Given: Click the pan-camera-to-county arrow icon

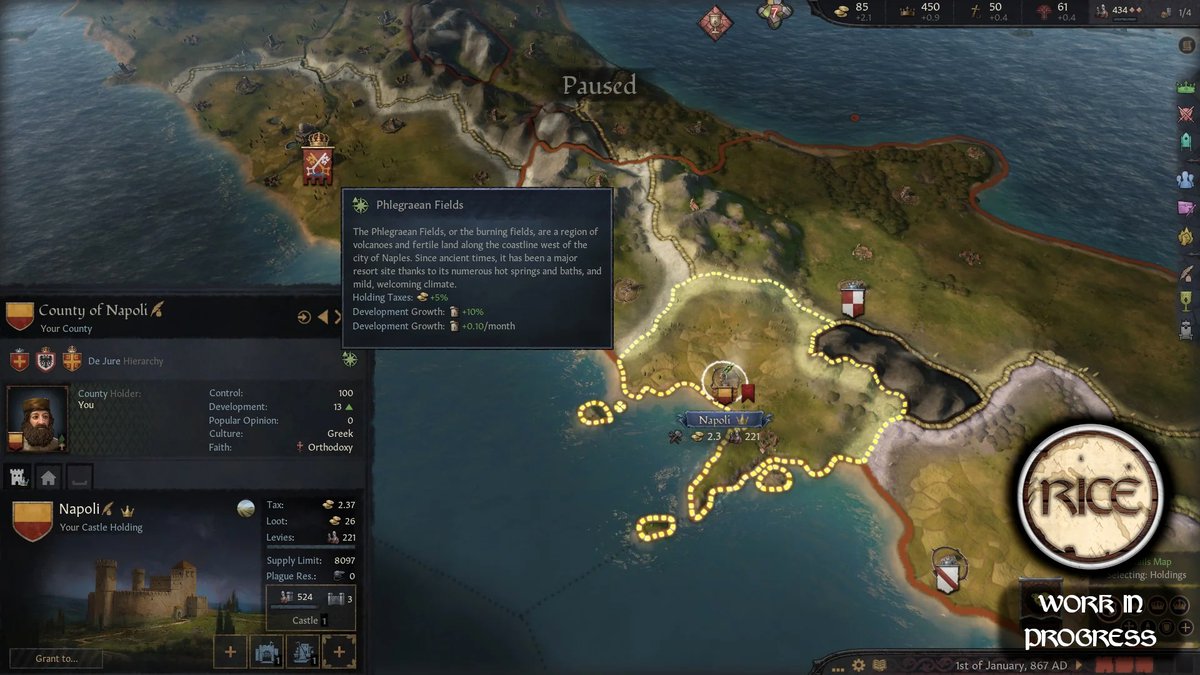Looking at the screenshot, I should click(x=304, y=317).
